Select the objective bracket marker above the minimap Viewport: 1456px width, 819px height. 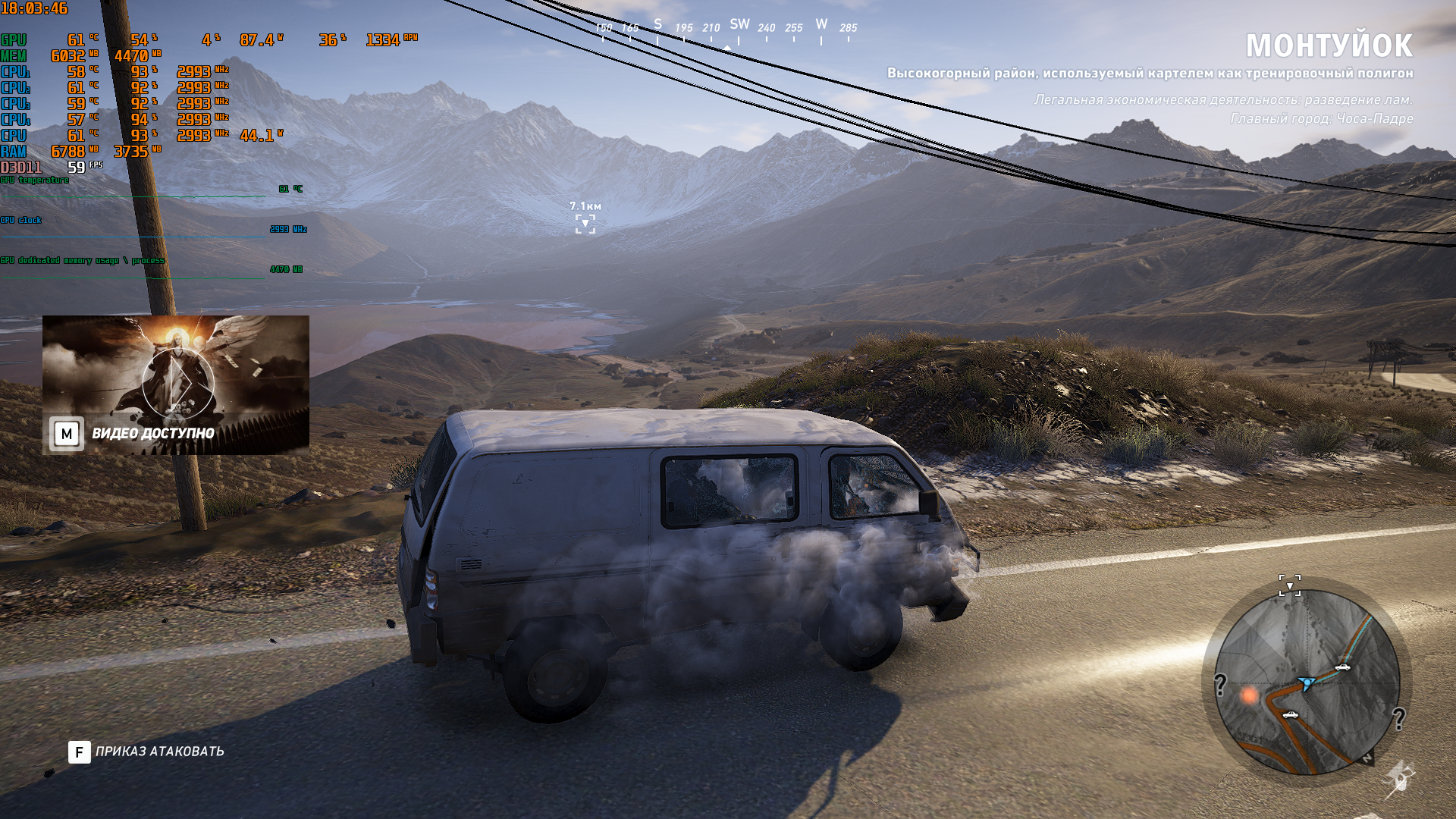(x=1289, y=585)
